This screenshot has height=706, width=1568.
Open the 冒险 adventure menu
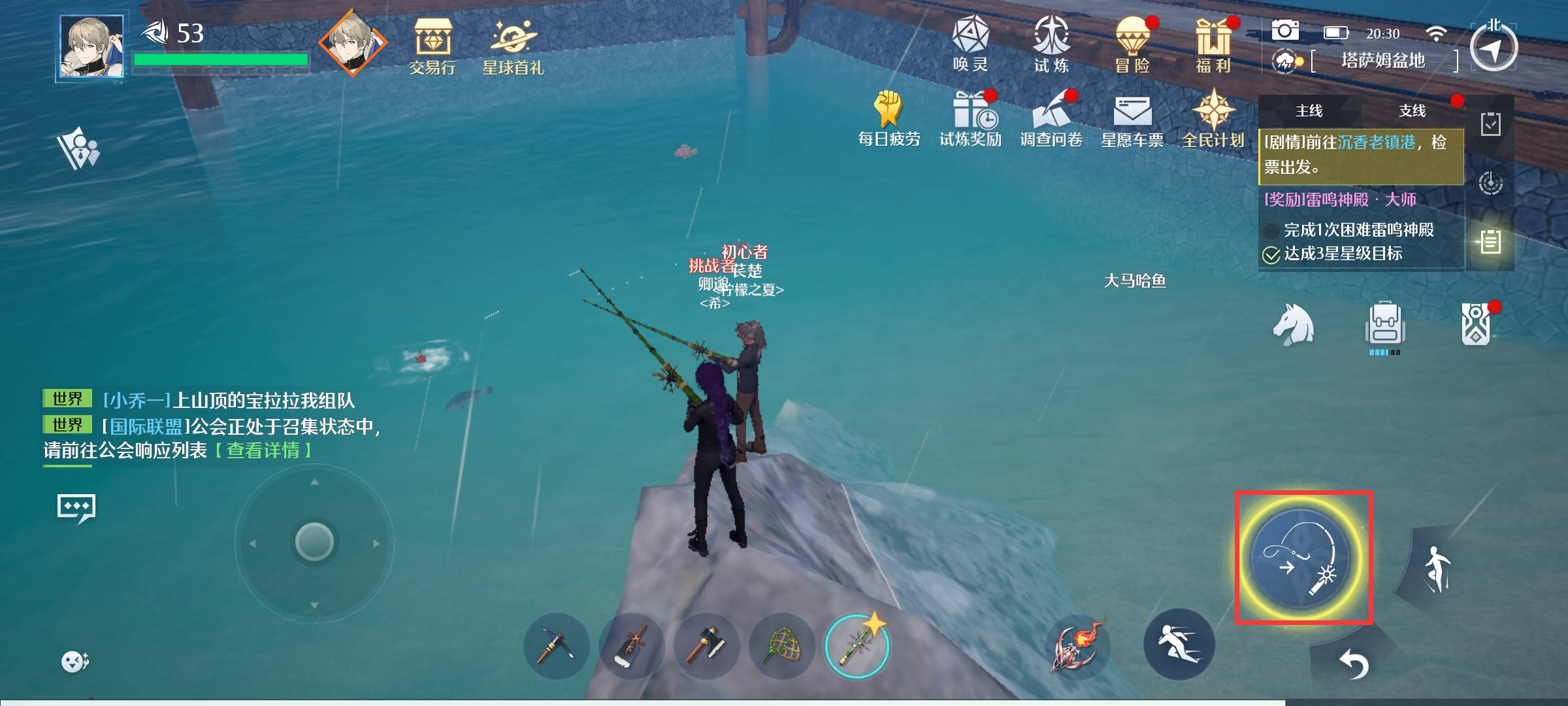click(x=1132, y=43)
